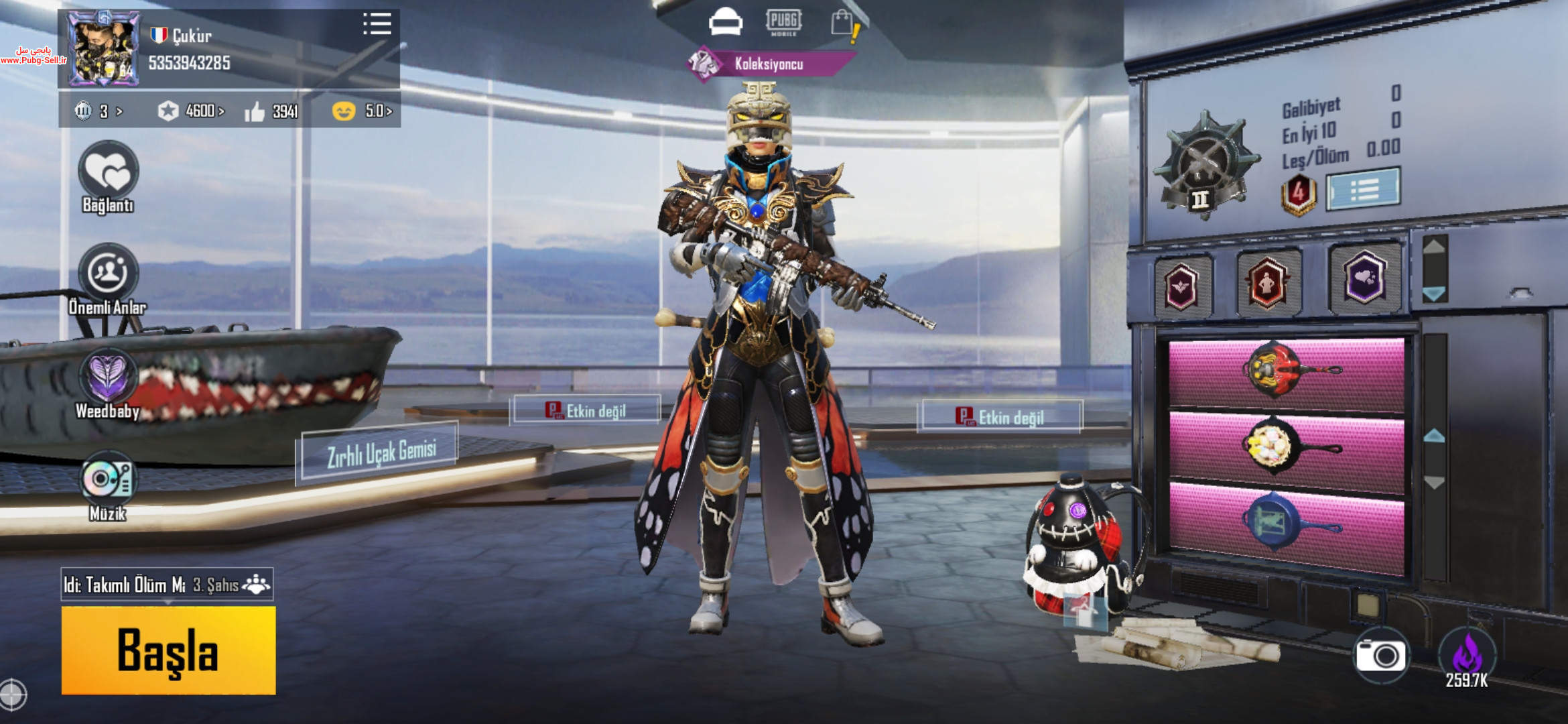
Task: Change the Takımlı Ölüm game mode selector
Action: [167, 585]
